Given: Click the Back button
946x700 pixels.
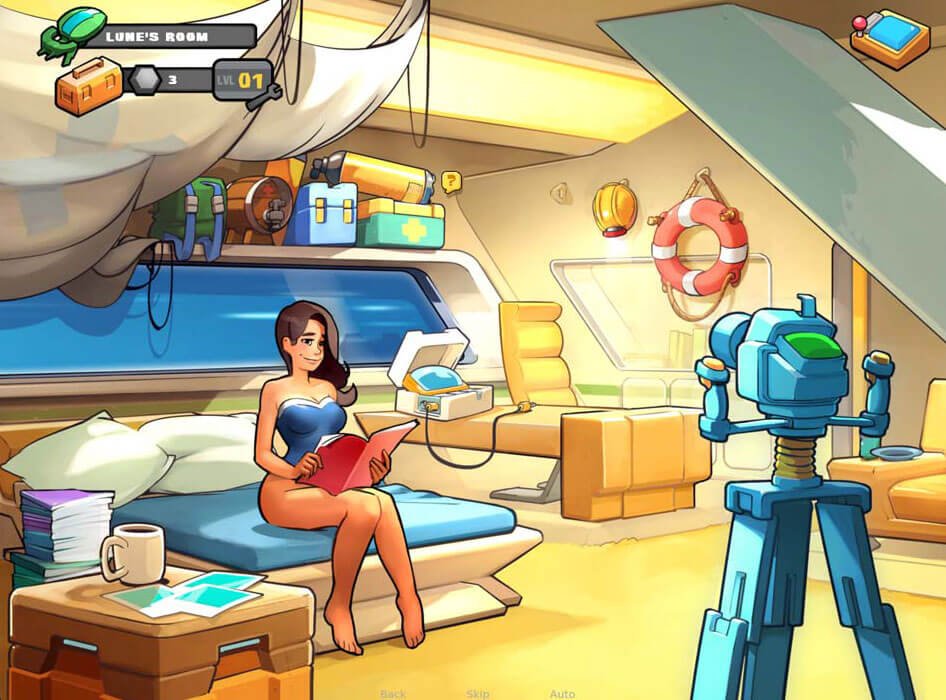Looking at the screenshot, I should point(393,694).
